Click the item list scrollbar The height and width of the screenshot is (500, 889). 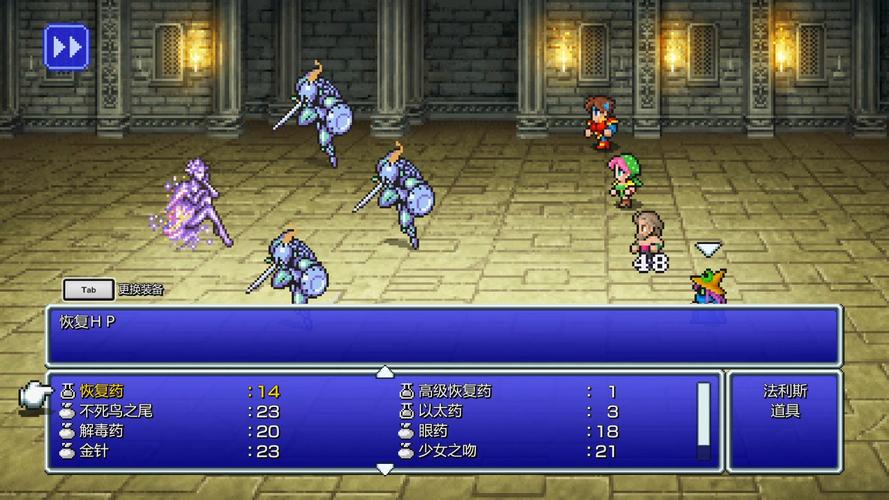pyautogui.click(x=703, y=420)
